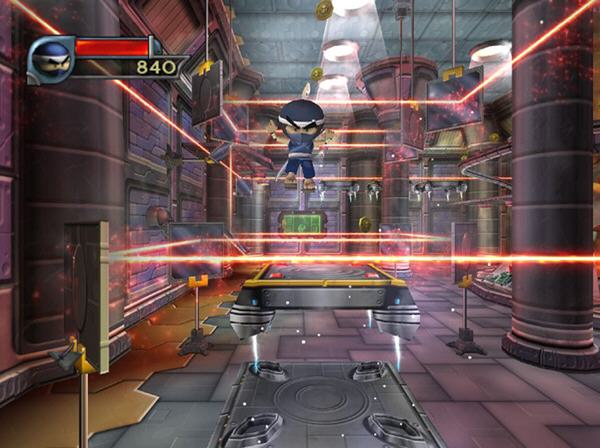Click the ninja face portrait icon

pyautogui.click(x=51, y=59)
